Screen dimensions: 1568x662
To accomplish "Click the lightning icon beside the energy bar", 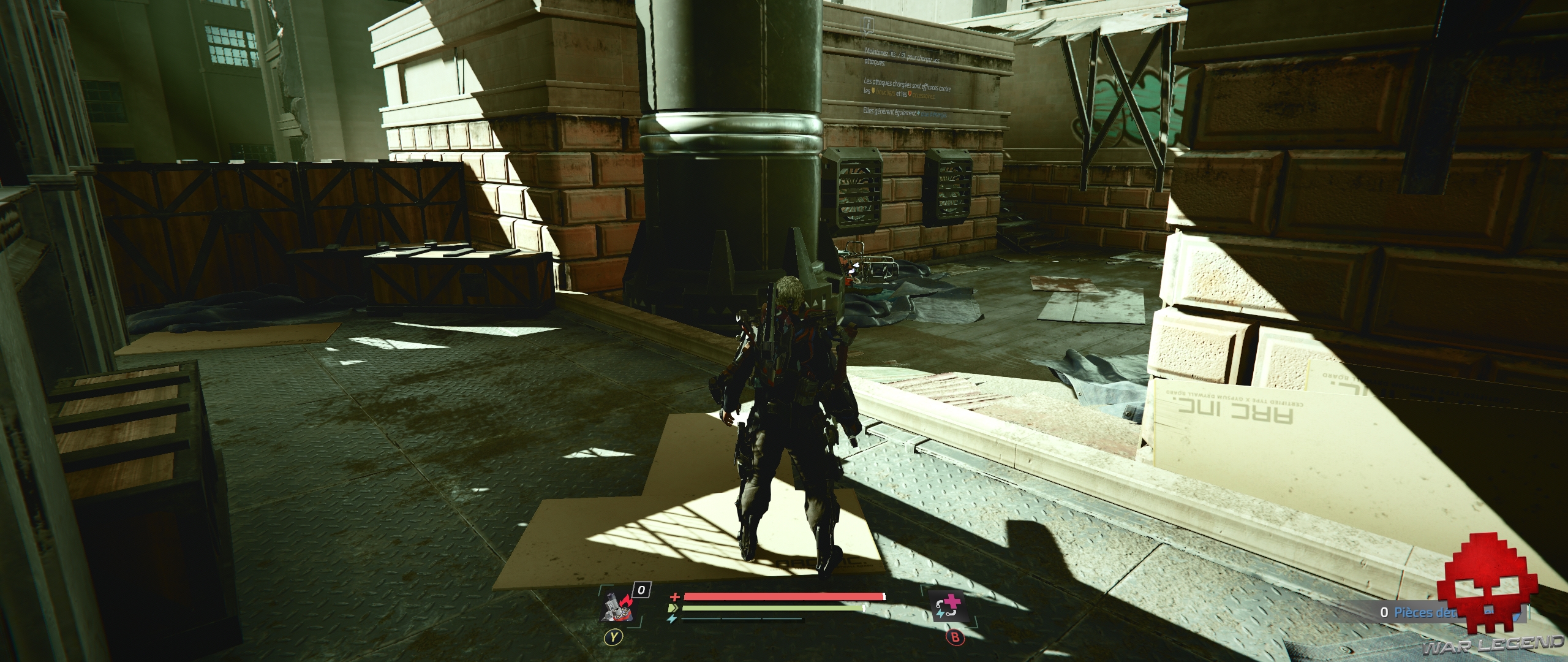I will (x=672, y=620).
